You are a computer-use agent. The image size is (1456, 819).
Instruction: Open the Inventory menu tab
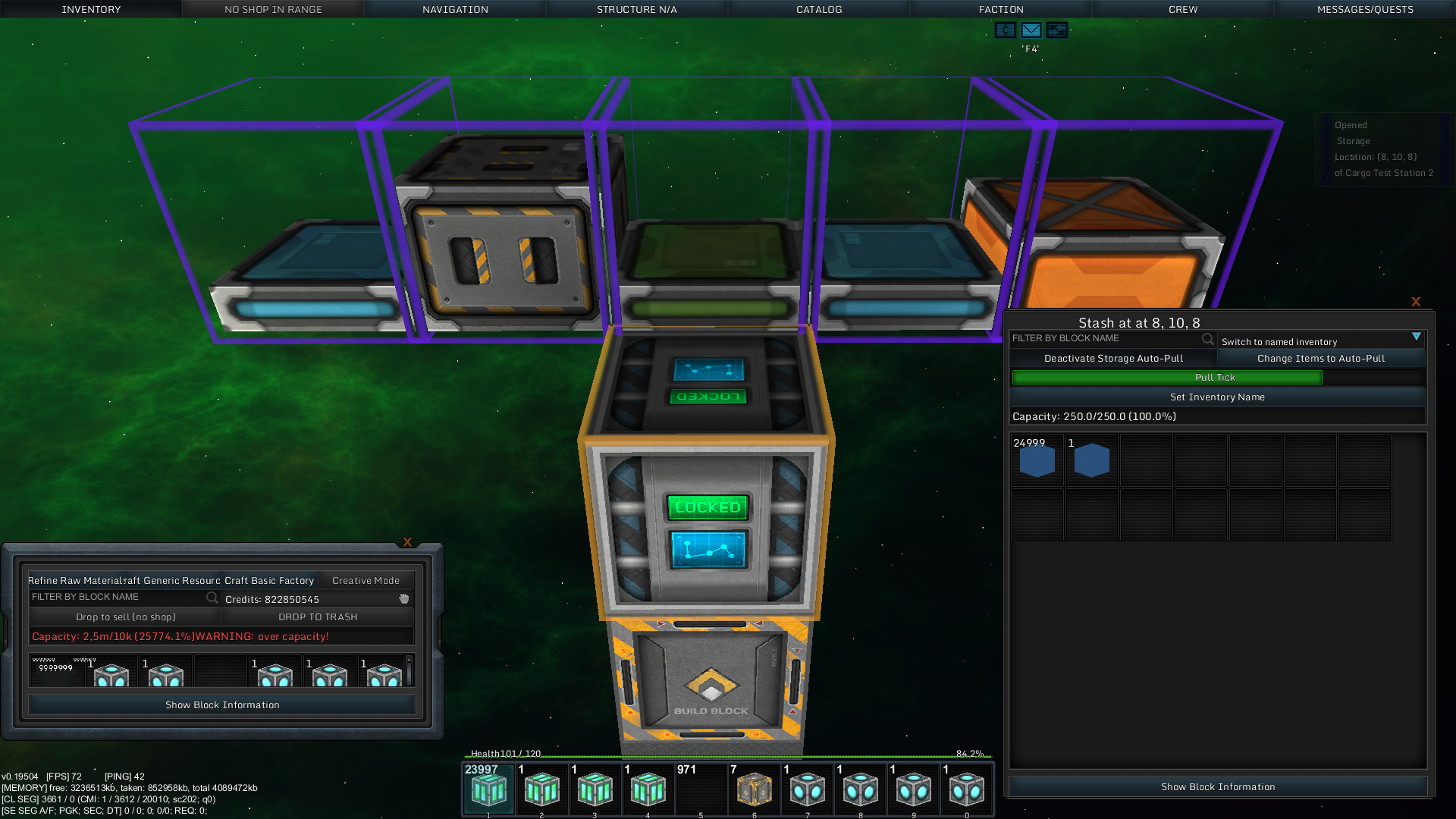[x=91, y=9]
